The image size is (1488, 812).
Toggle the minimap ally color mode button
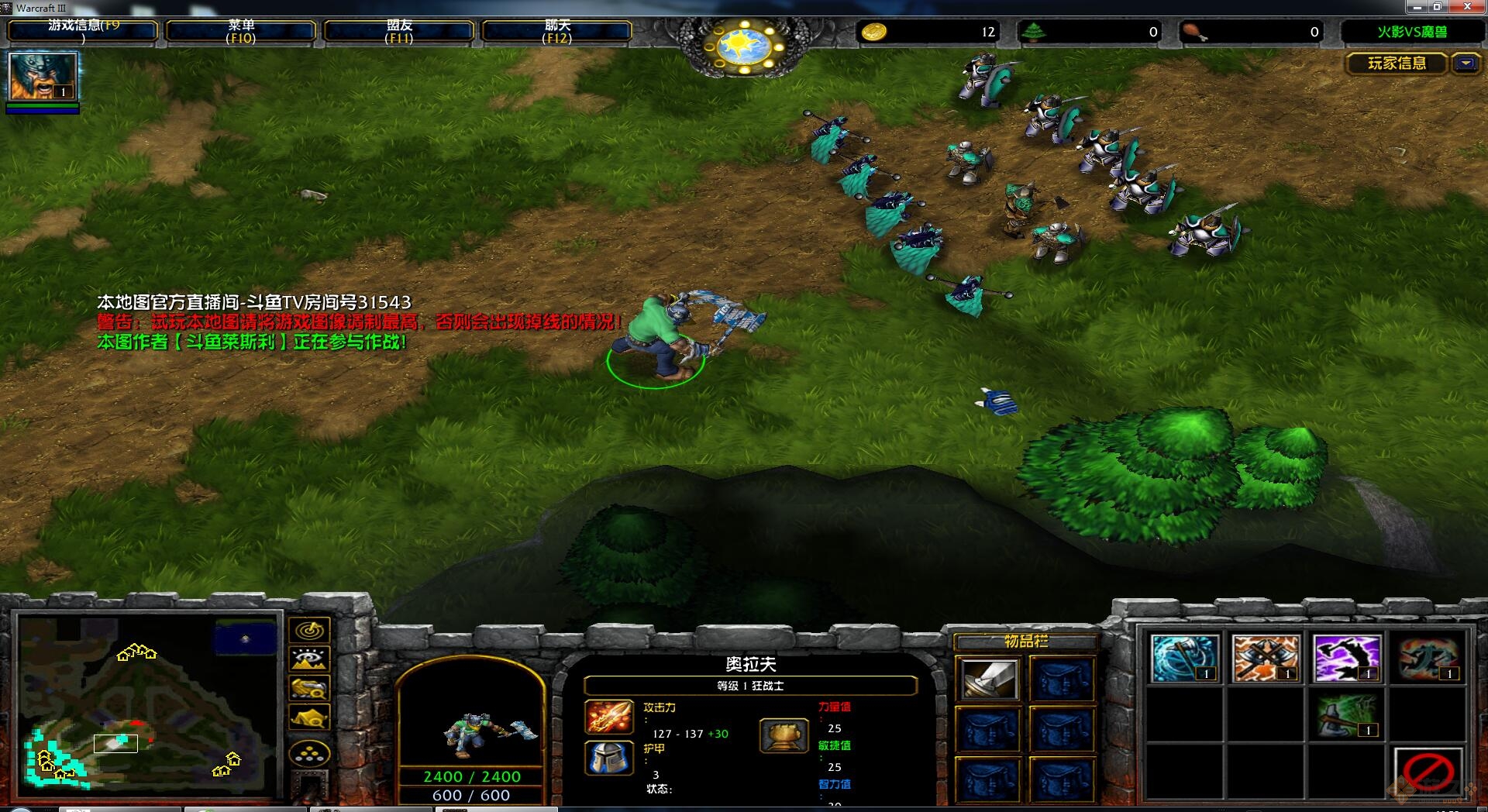click(310, 688)
